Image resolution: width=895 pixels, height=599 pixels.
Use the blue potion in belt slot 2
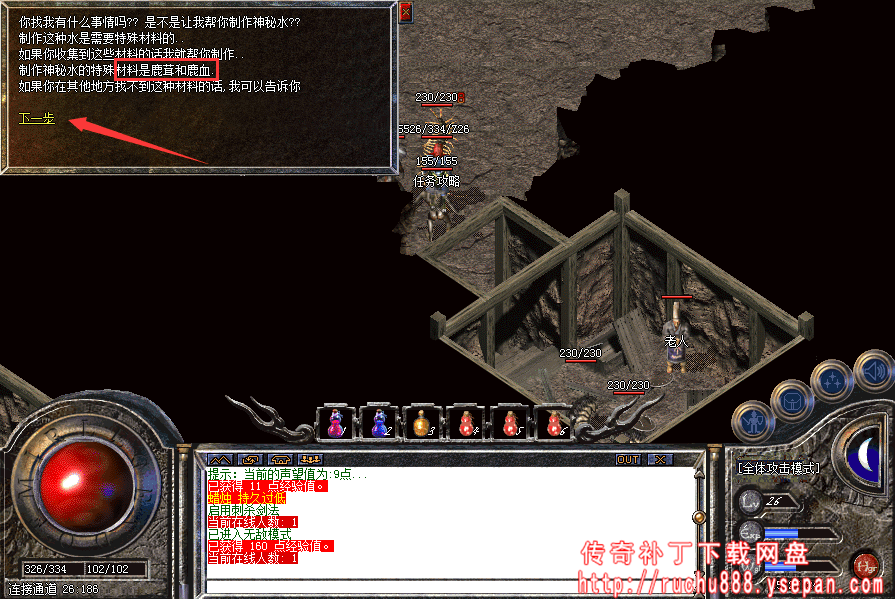point(380,424)
